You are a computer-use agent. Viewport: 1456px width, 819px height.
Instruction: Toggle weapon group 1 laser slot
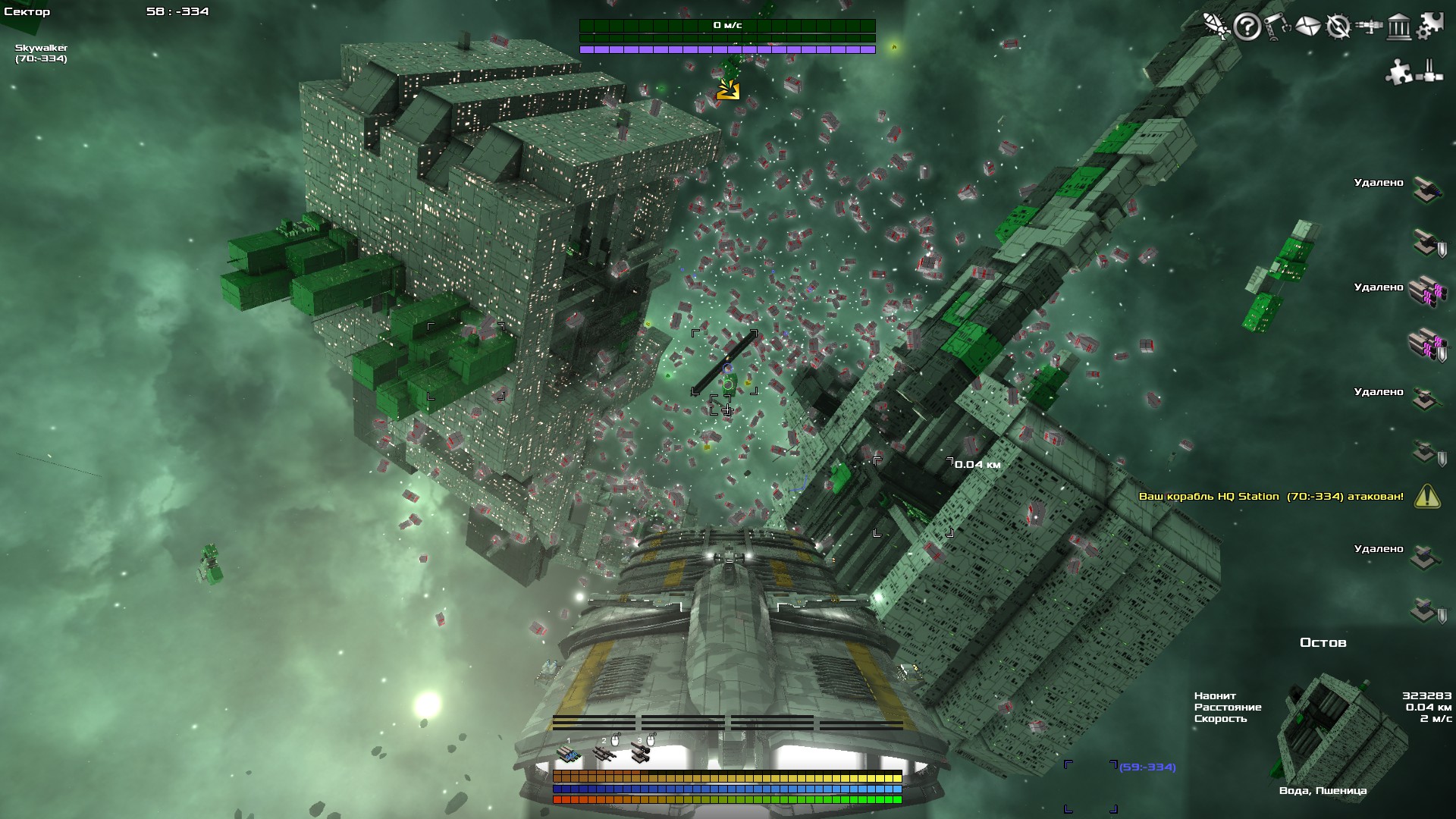coord(569,755)
